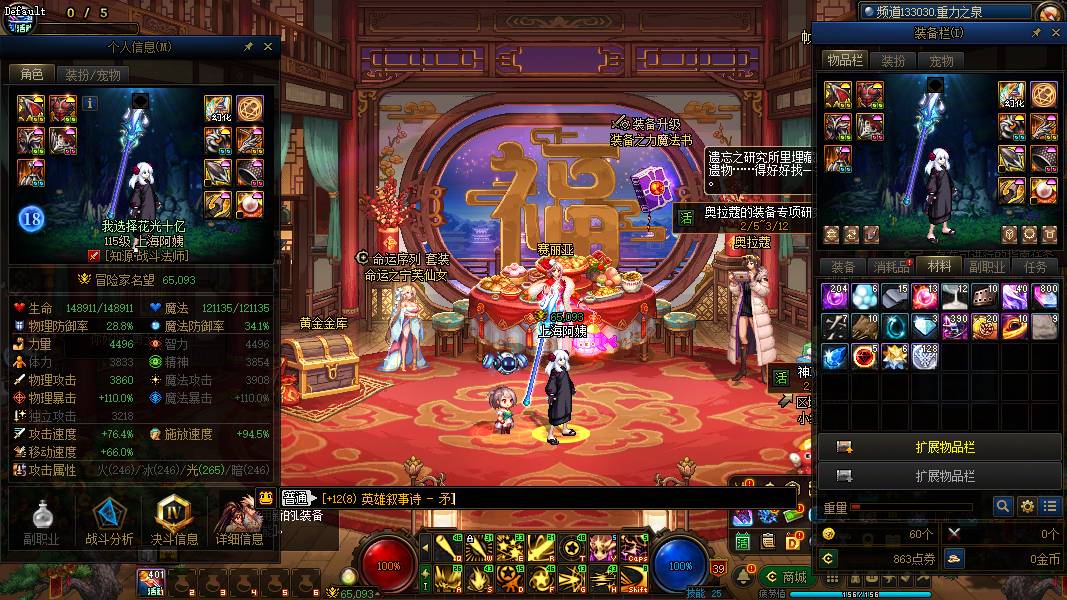
Task: Open the 消耗品 consumables tab
Action: (891, 267)
